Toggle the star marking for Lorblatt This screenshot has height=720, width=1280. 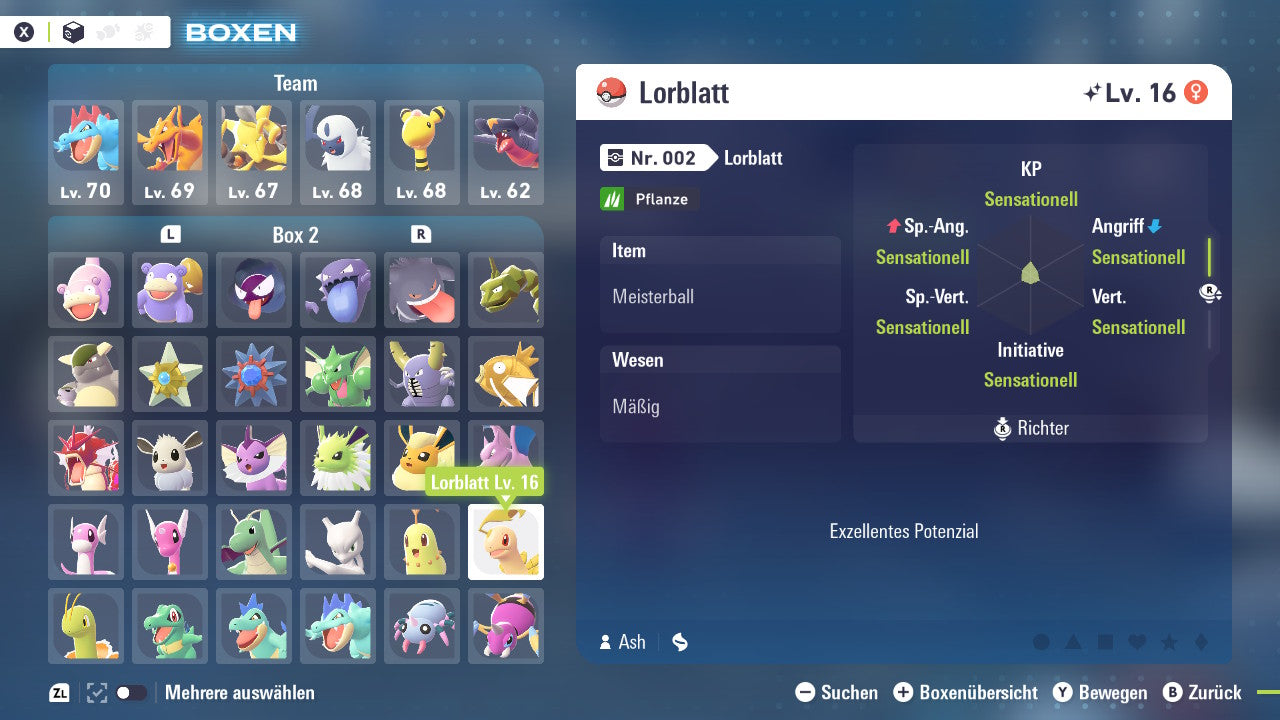1168,642
